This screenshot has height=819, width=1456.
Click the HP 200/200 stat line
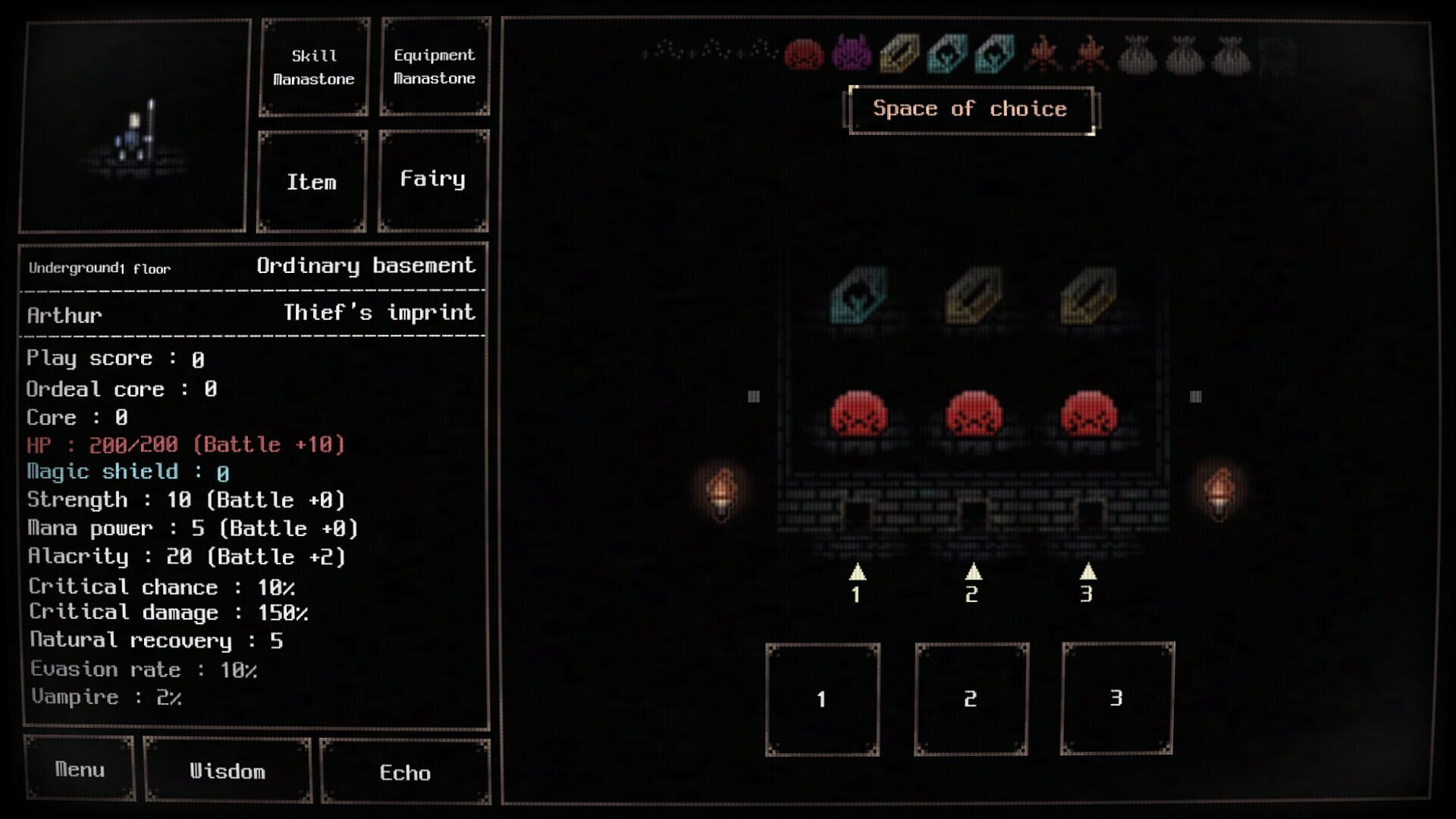pos(182,445)
